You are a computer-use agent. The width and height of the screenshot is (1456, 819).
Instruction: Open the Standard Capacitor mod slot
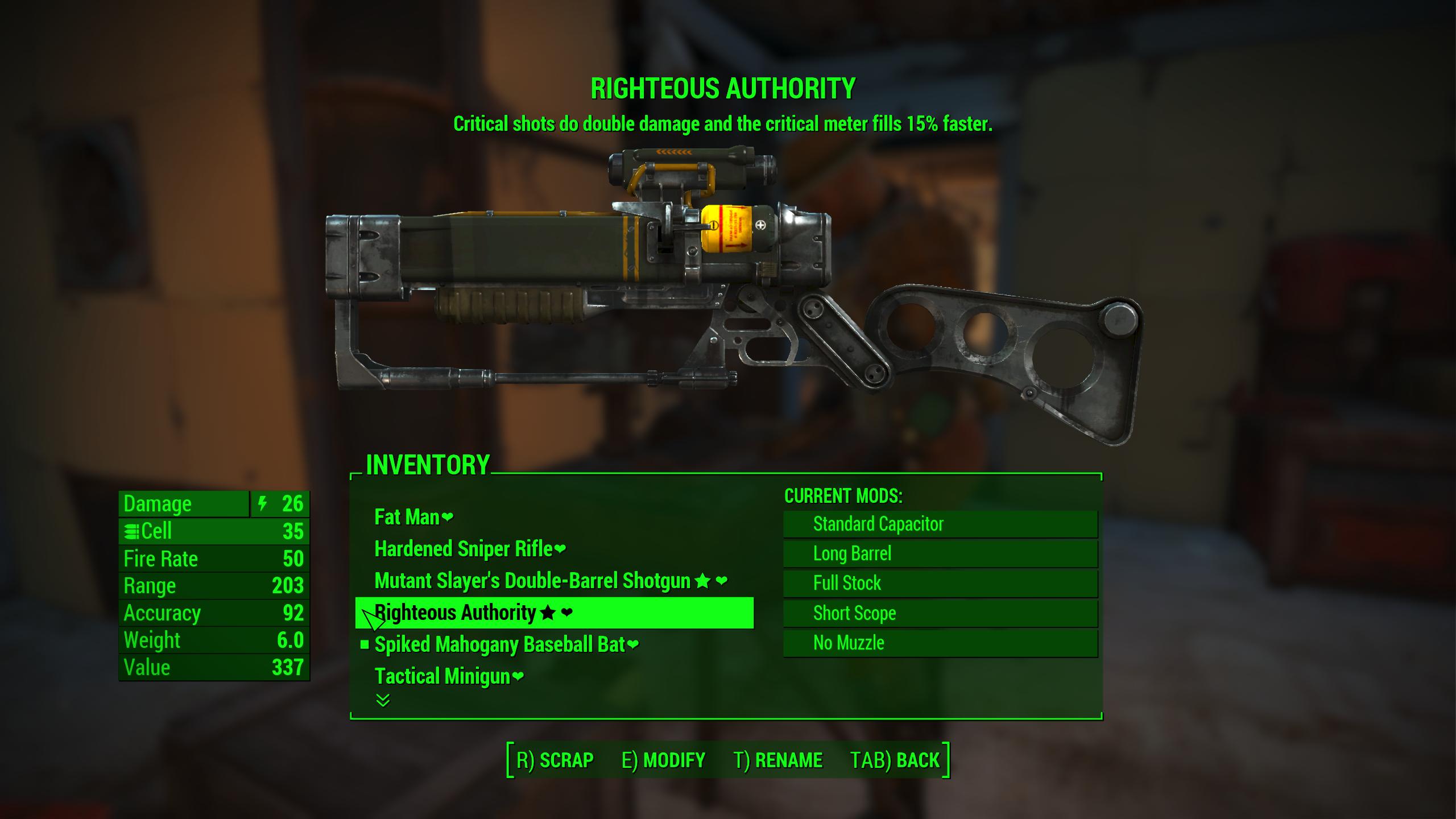pos(940,524)
